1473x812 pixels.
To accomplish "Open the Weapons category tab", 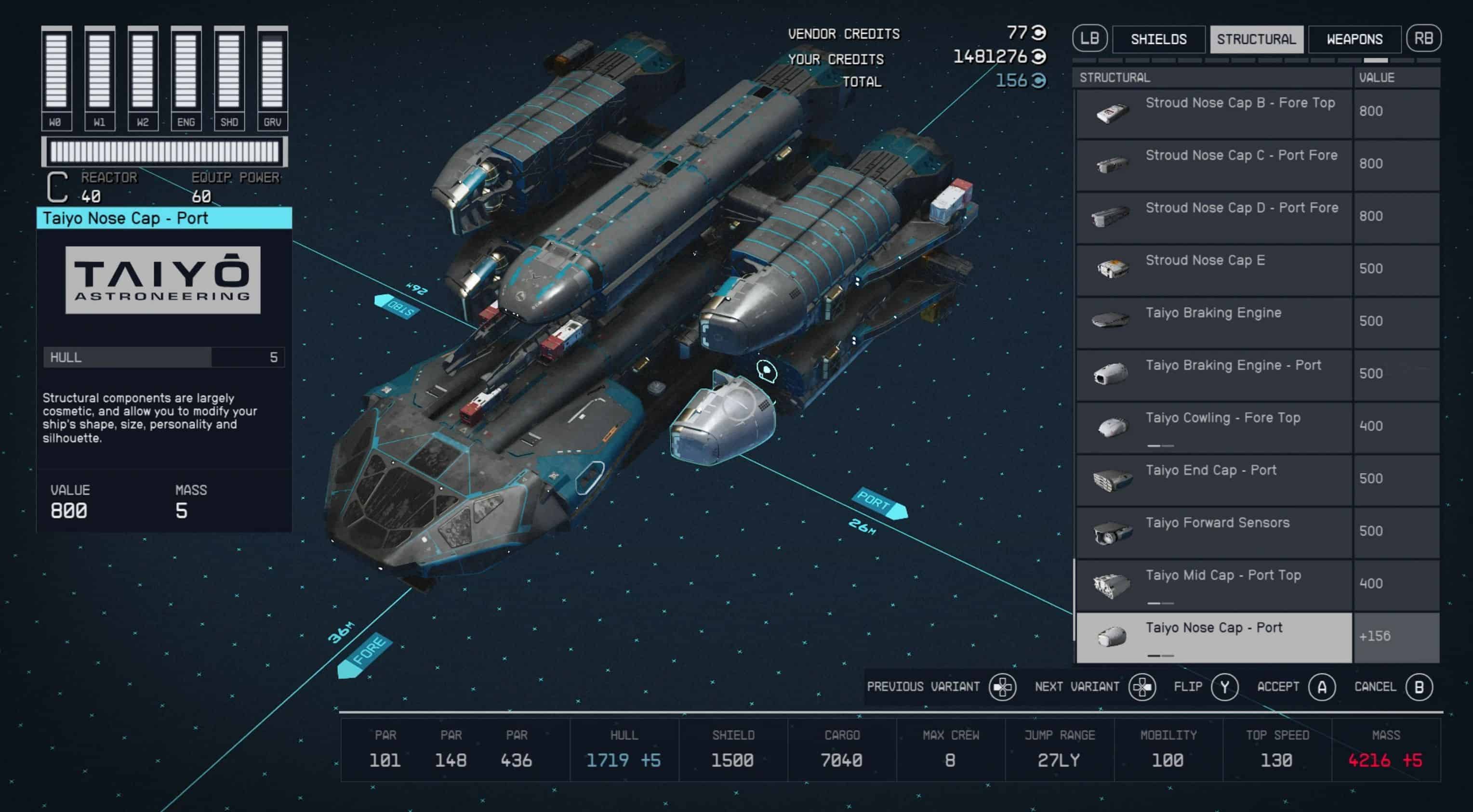I will tap(1354, 39).
